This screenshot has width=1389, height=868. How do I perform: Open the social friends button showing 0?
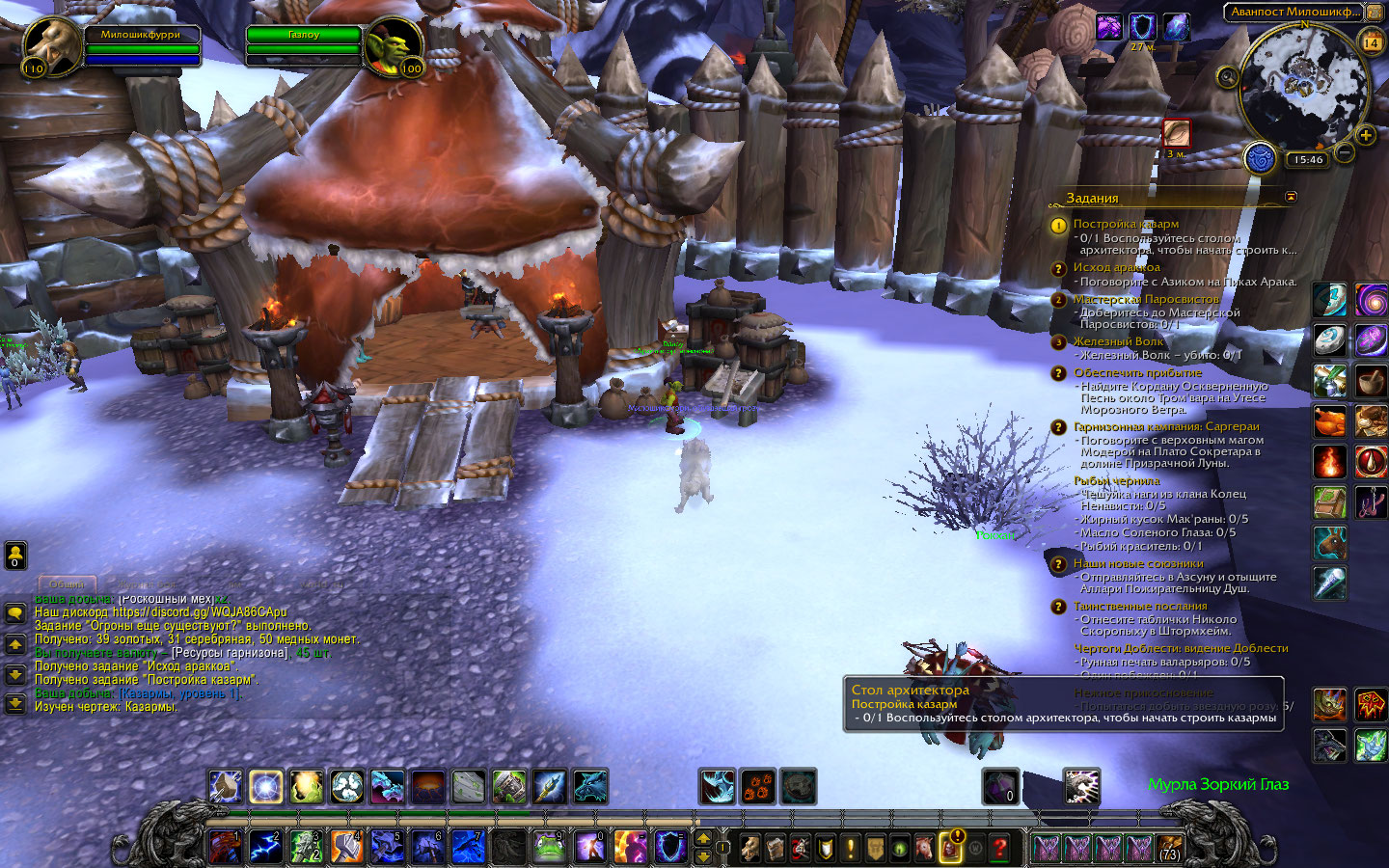15,555
